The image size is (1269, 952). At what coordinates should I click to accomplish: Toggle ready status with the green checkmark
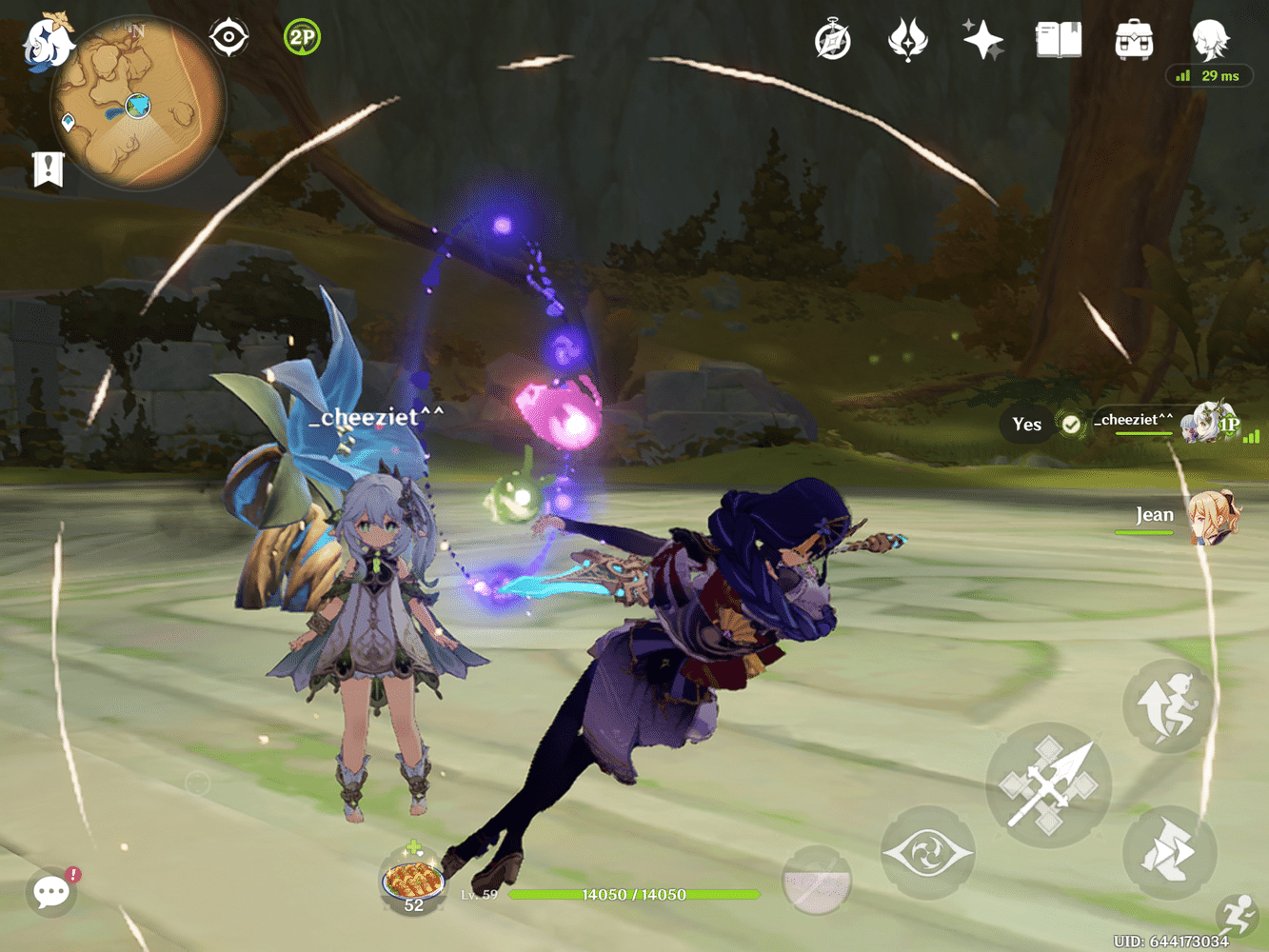pos(1072,426)
